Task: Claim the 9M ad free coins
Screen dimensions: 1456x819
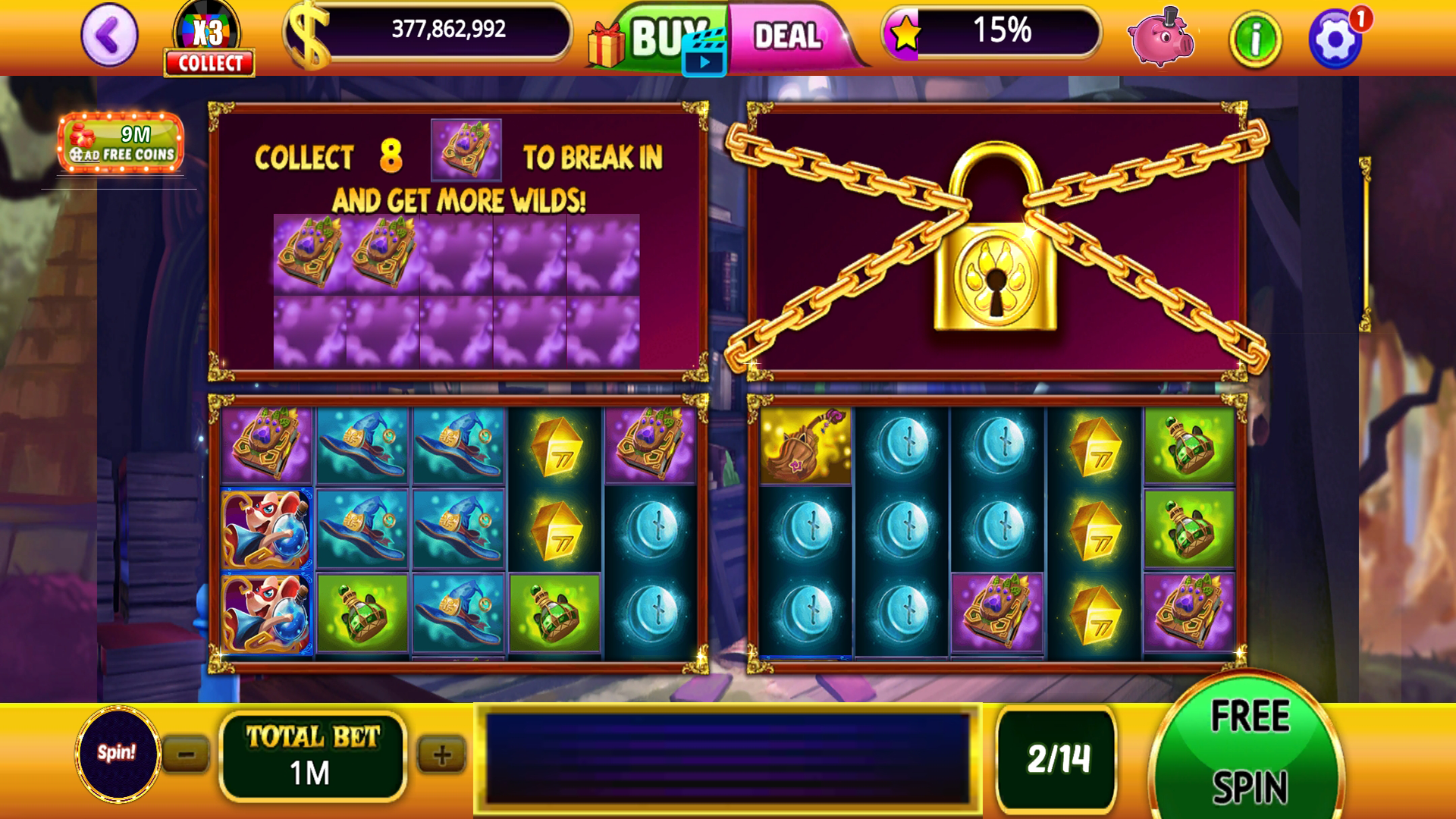Action: (x=121, y=143)
